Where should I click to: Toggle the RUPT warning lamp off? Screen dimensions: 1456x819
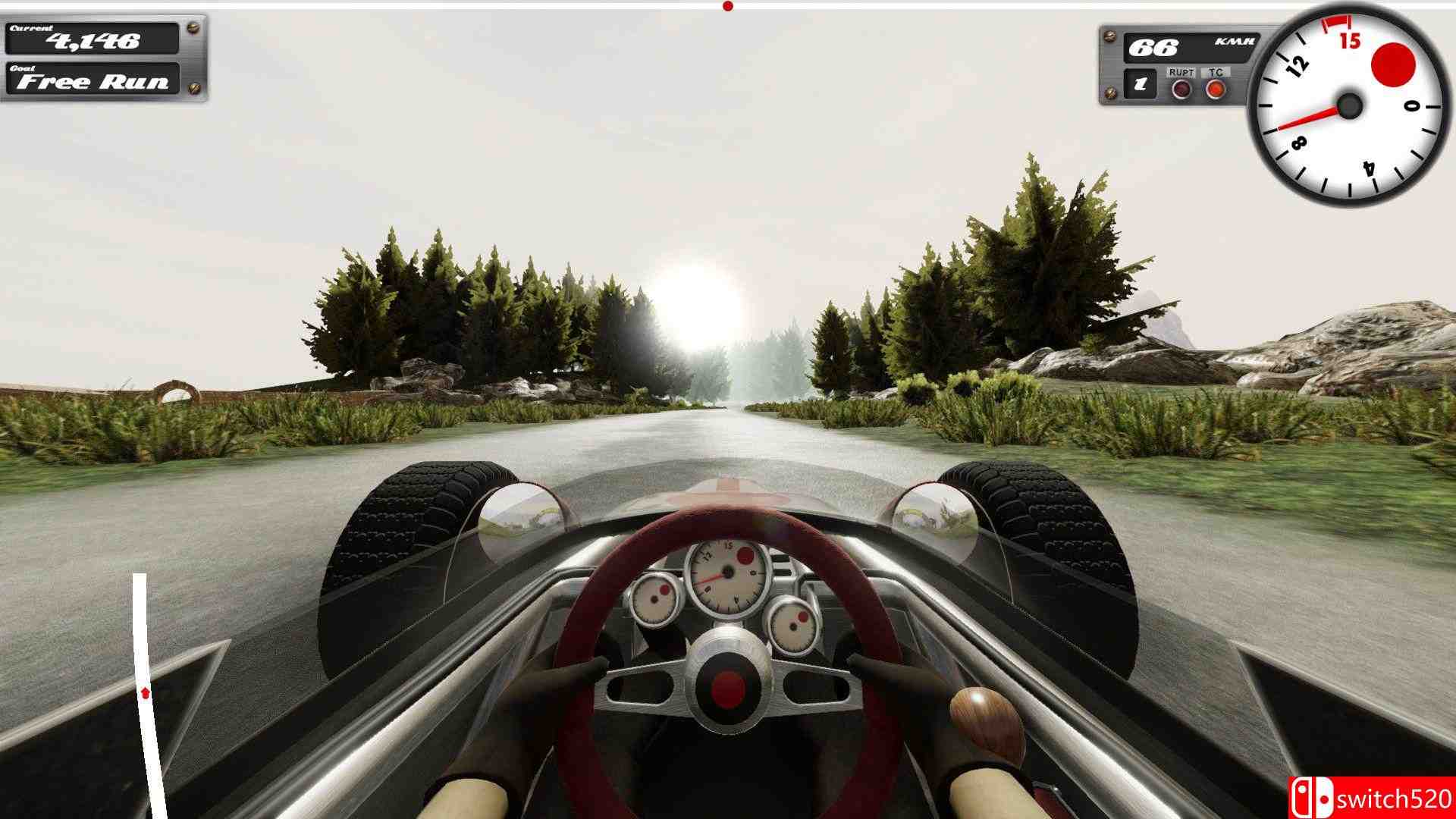[1180, 89]
